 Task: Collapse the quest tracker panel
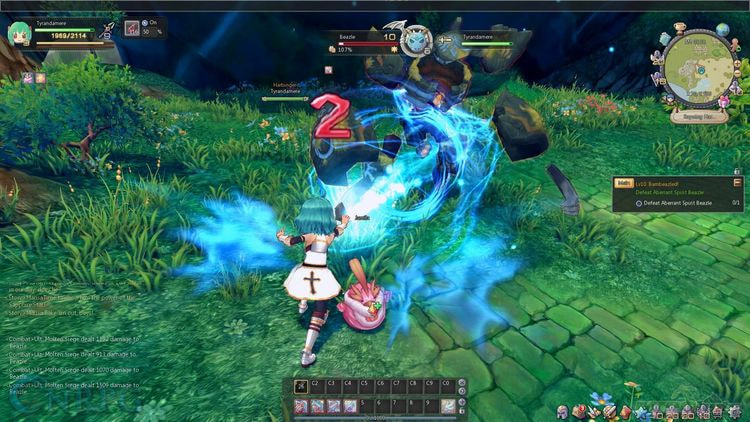737,183
